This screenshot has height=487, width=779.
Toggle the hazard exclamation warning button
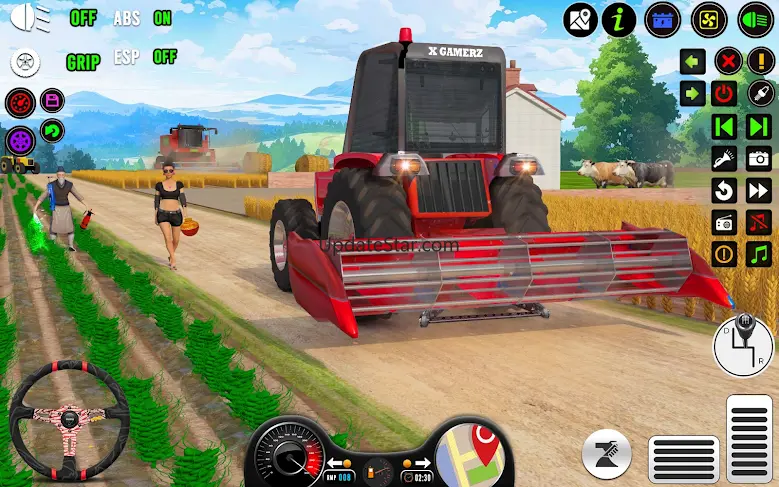[x=759, y=61]
